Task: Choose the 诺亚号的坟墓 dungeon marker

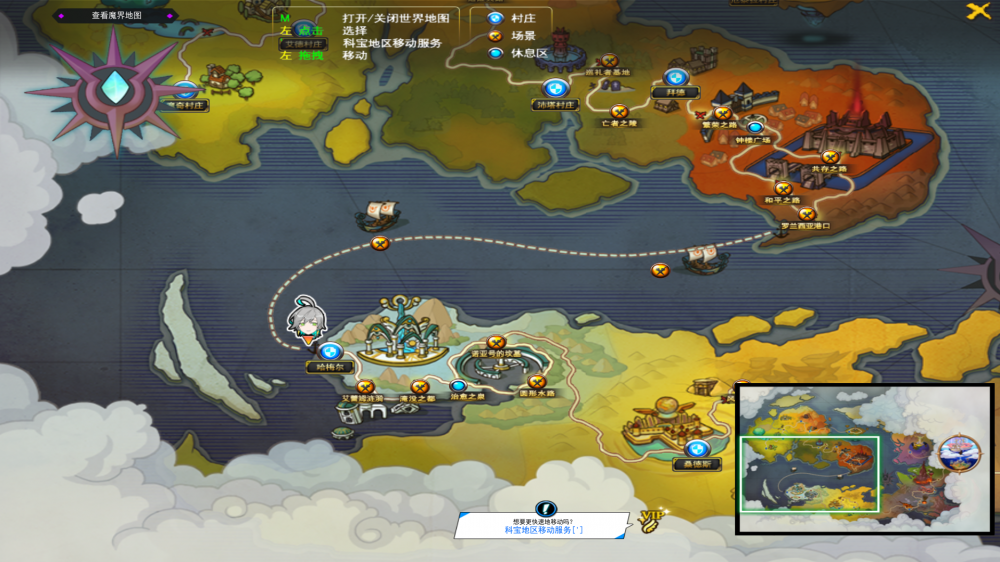Action: [x=496, y=342]
